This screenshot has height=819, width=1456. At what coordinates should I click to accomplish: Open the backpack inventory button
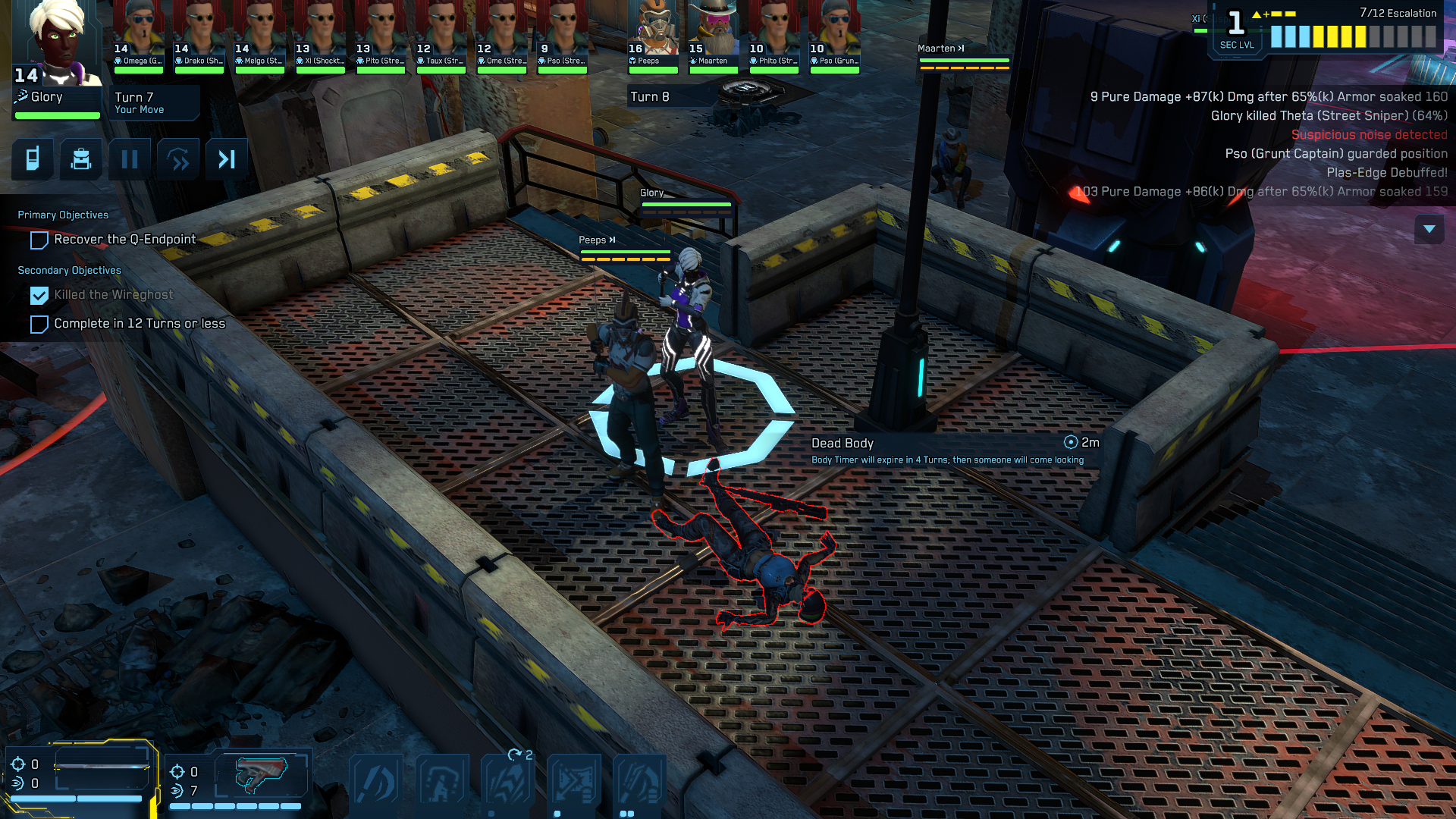coord(81,159)
